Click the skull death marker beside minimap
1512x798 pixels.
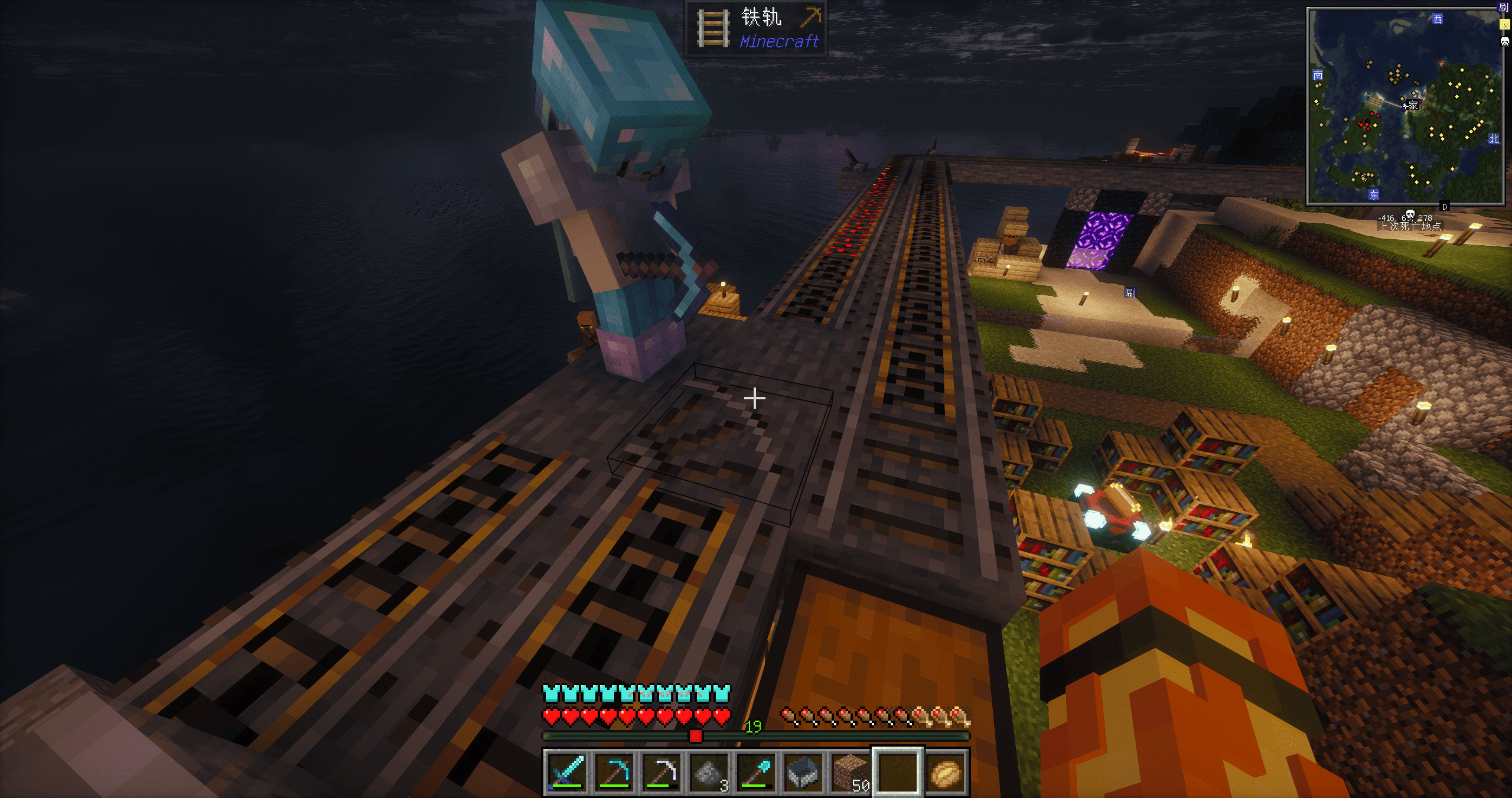(1505, 41)
